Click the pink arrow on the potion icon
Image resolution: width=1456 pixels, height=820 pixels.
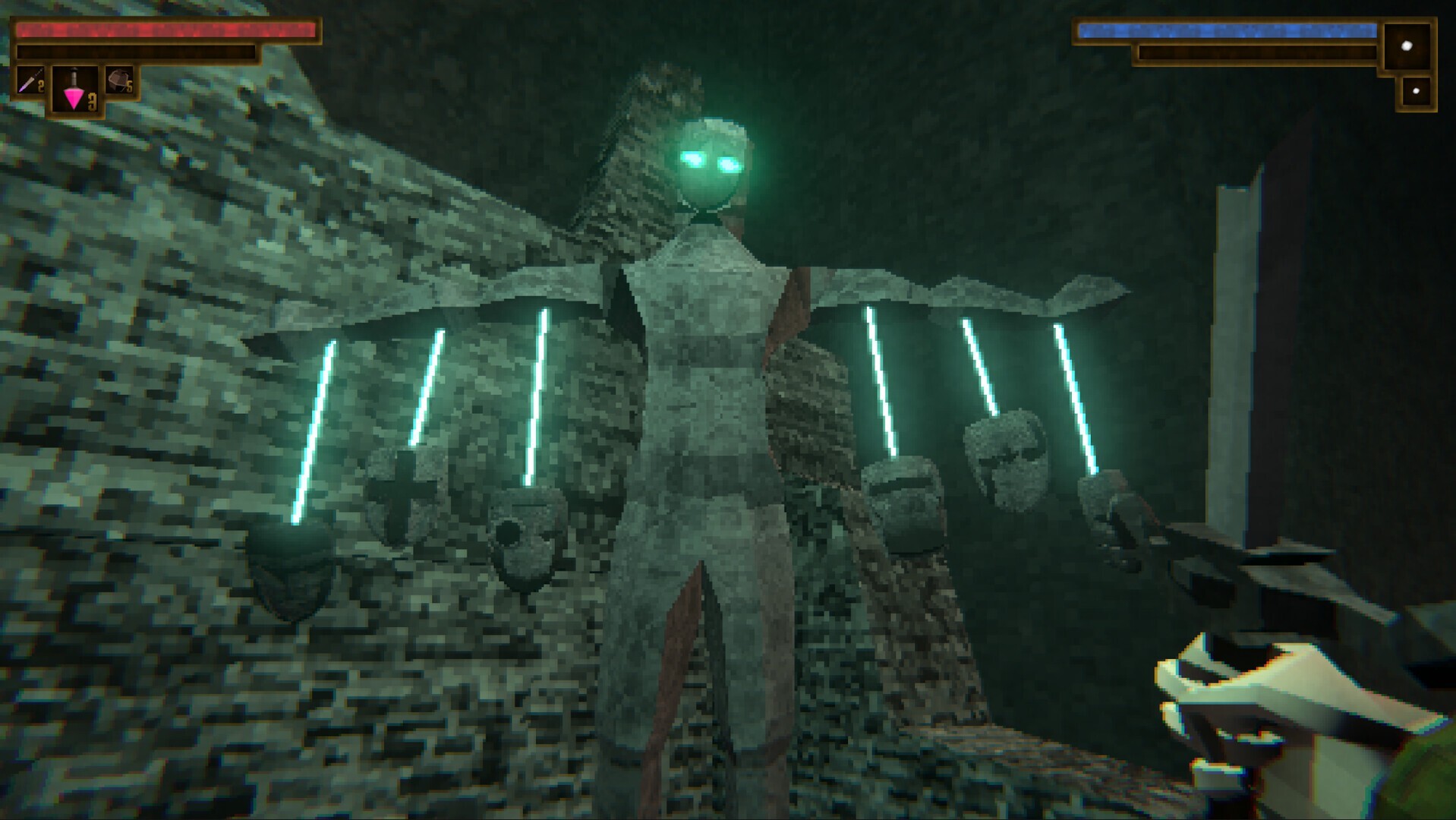coord(73,99)
